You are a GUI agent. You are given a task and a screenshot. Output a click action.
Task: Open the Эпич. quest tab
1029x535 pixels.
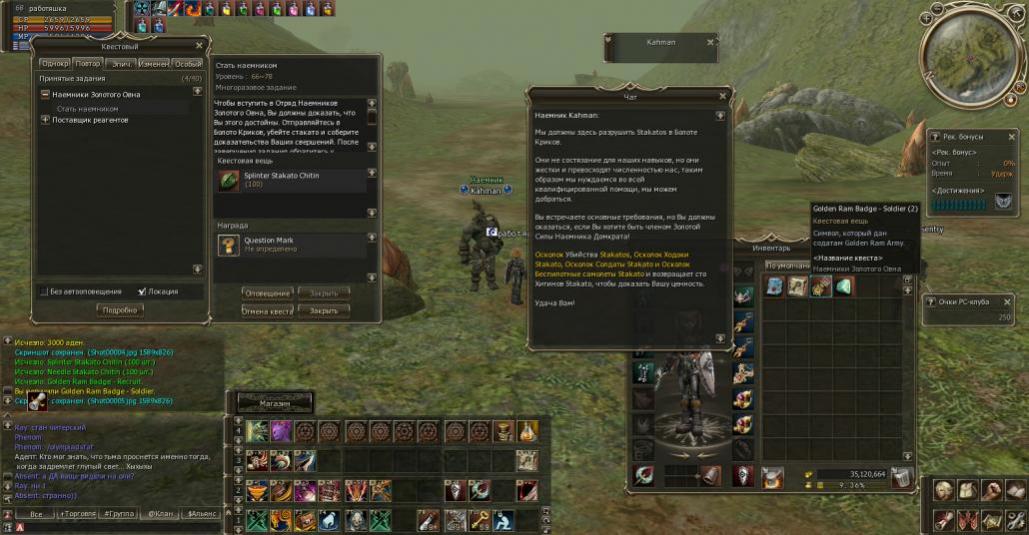tap(121, 63)
